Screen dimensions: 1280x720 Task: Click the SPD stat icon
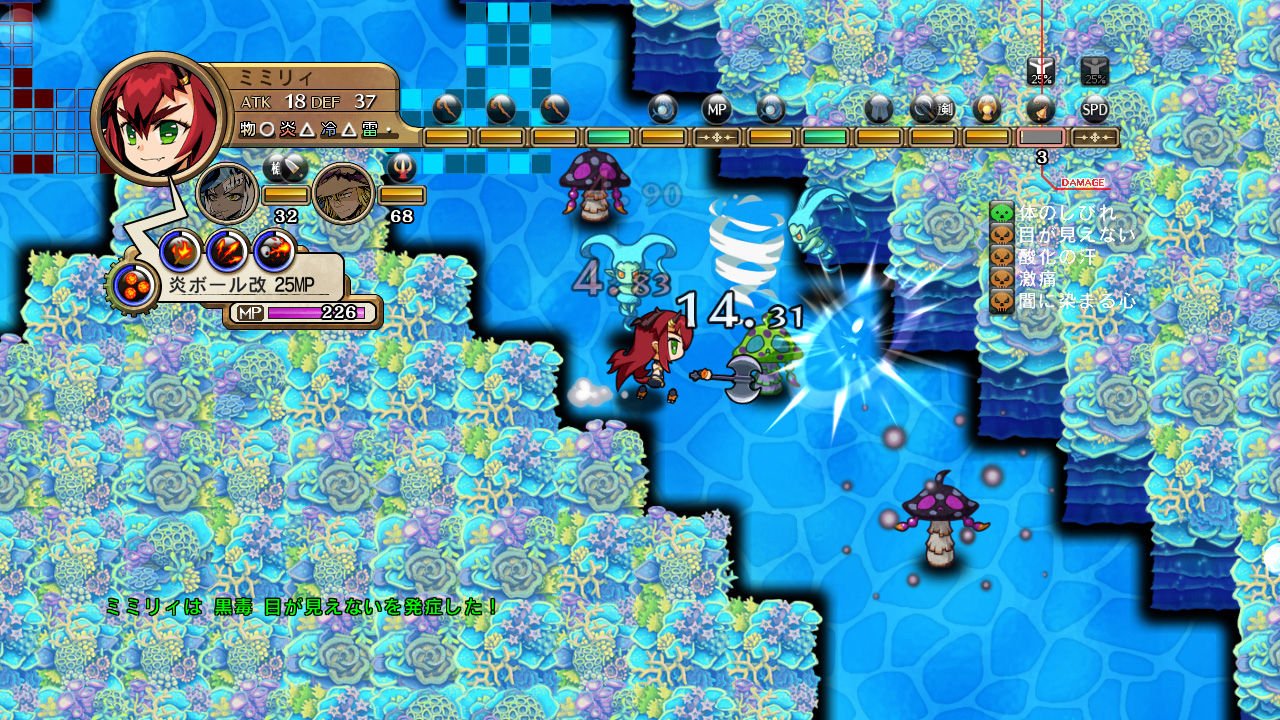click(1093, 110)
